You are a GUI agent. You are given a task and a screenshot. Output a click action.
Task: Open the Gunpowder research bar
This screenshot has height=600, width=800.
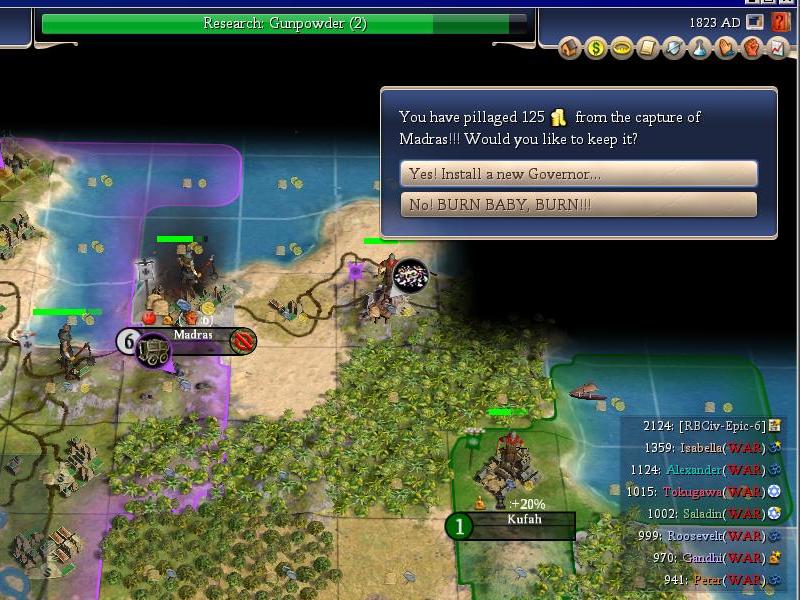point(284,24)
